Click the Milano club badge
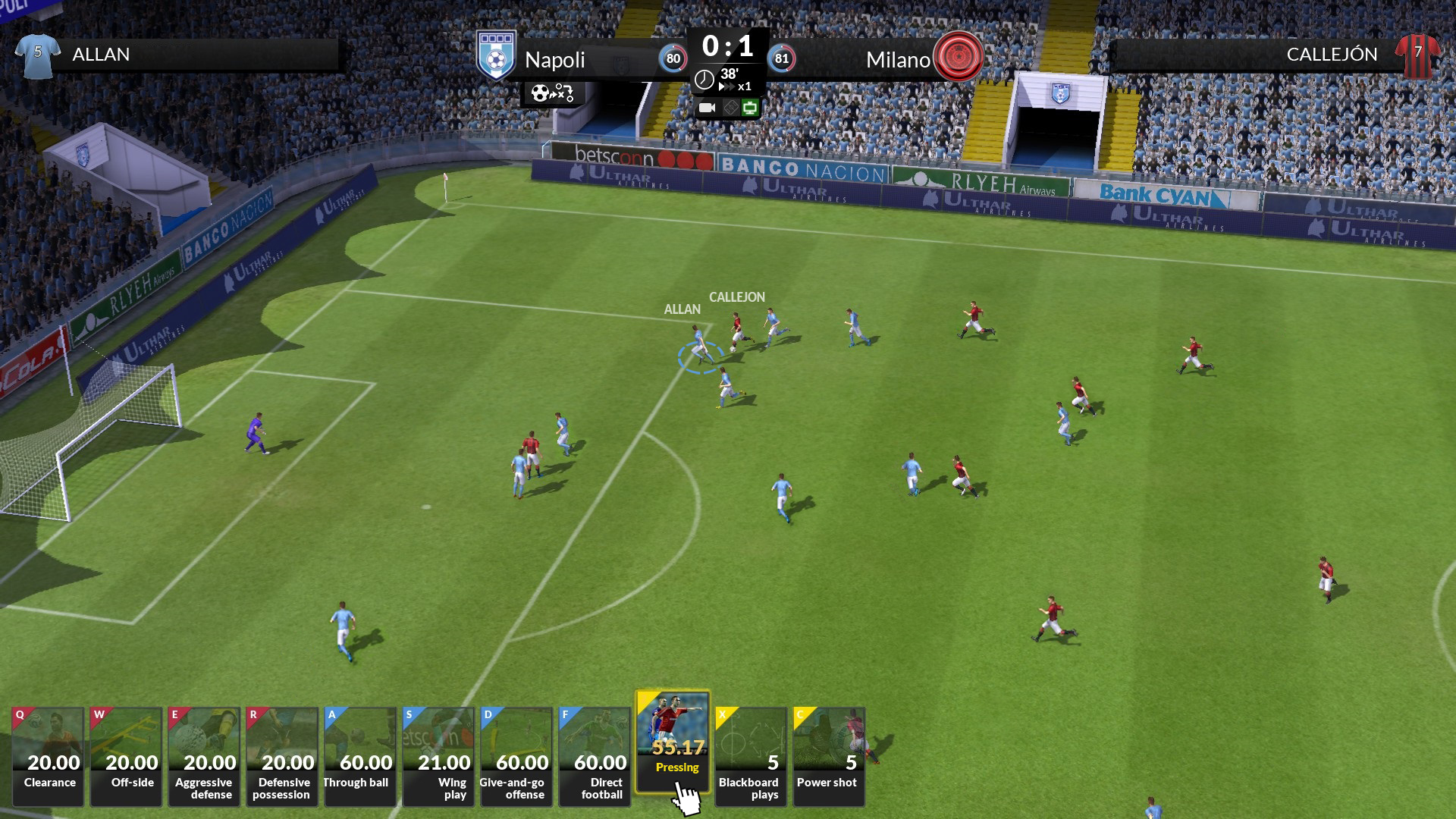Screen dimensions: 1456x819 tap(959, 57)
